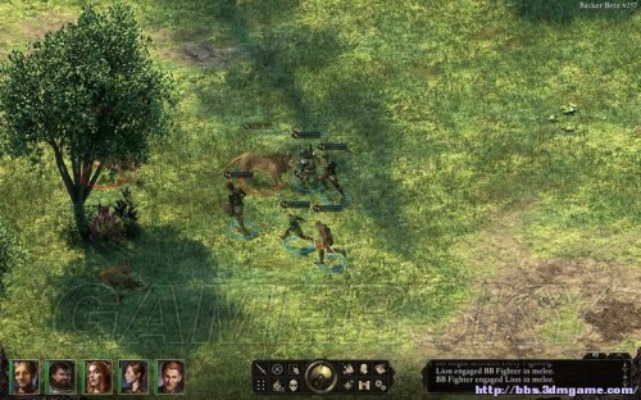Select the side-profile woman's party portrait
641x400 pixels.
134,376
